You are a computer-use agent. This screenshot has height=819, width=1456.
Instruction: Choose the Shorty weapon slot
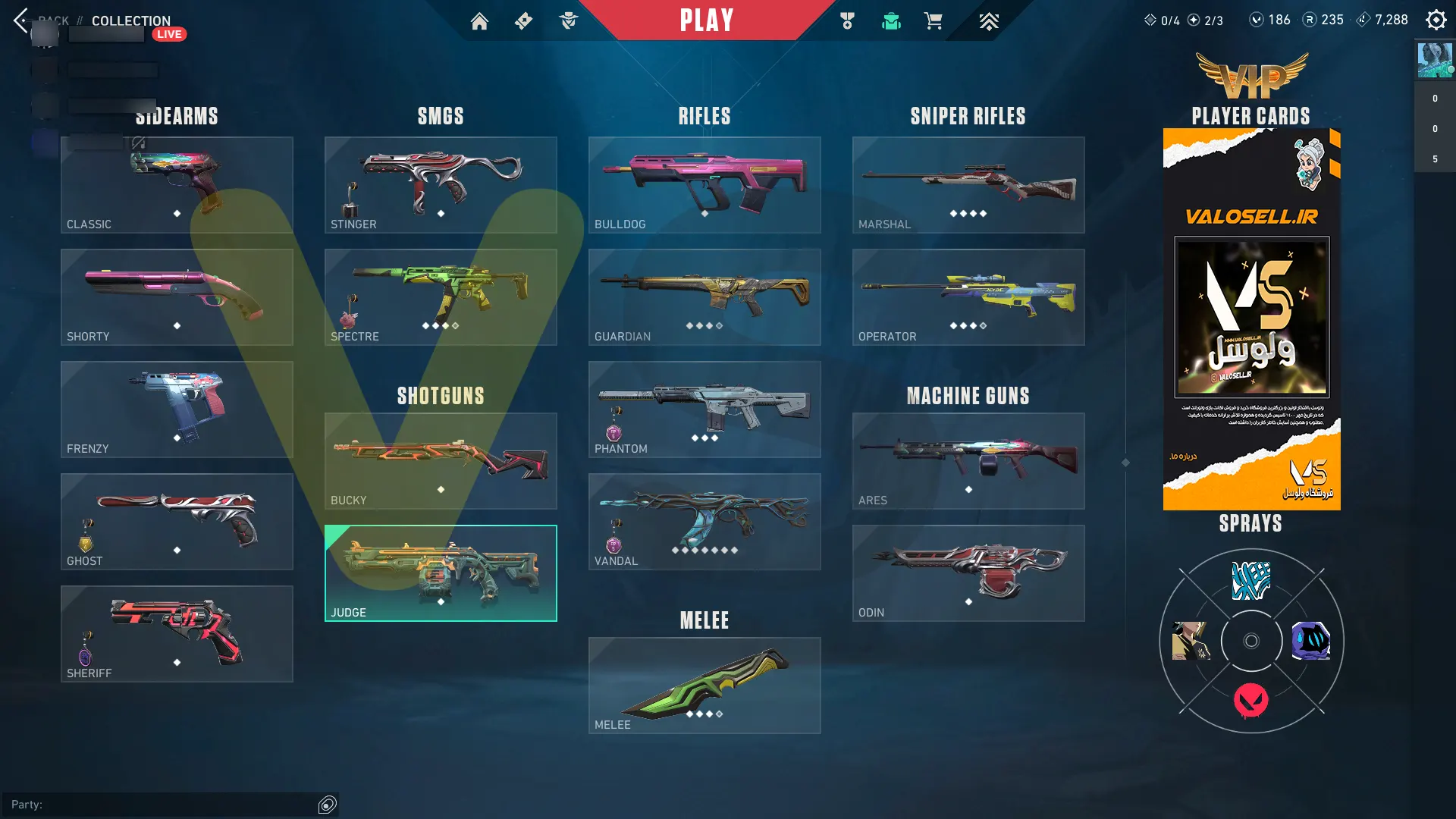point(177,297)
